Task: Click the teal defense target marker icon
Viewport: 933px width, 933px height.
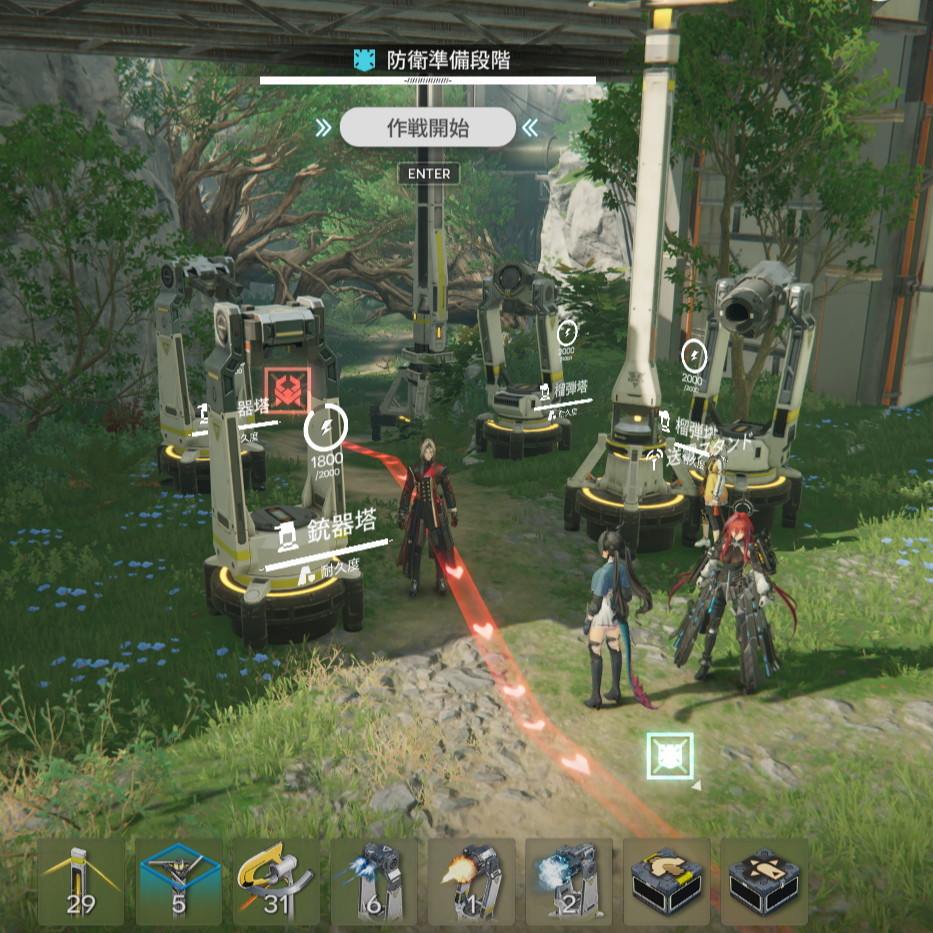Action: coord(670,756)
